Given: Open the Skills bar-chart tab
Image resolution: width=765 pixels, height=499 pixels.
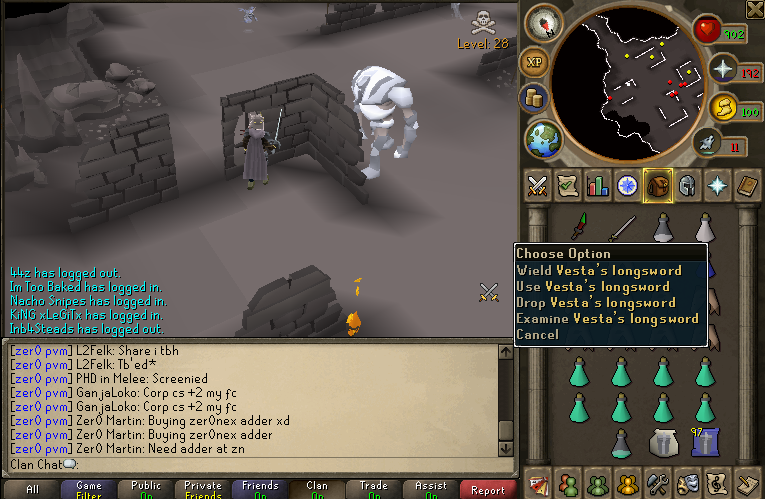Looking at the screenshot, I should click(x=598, y=185).
